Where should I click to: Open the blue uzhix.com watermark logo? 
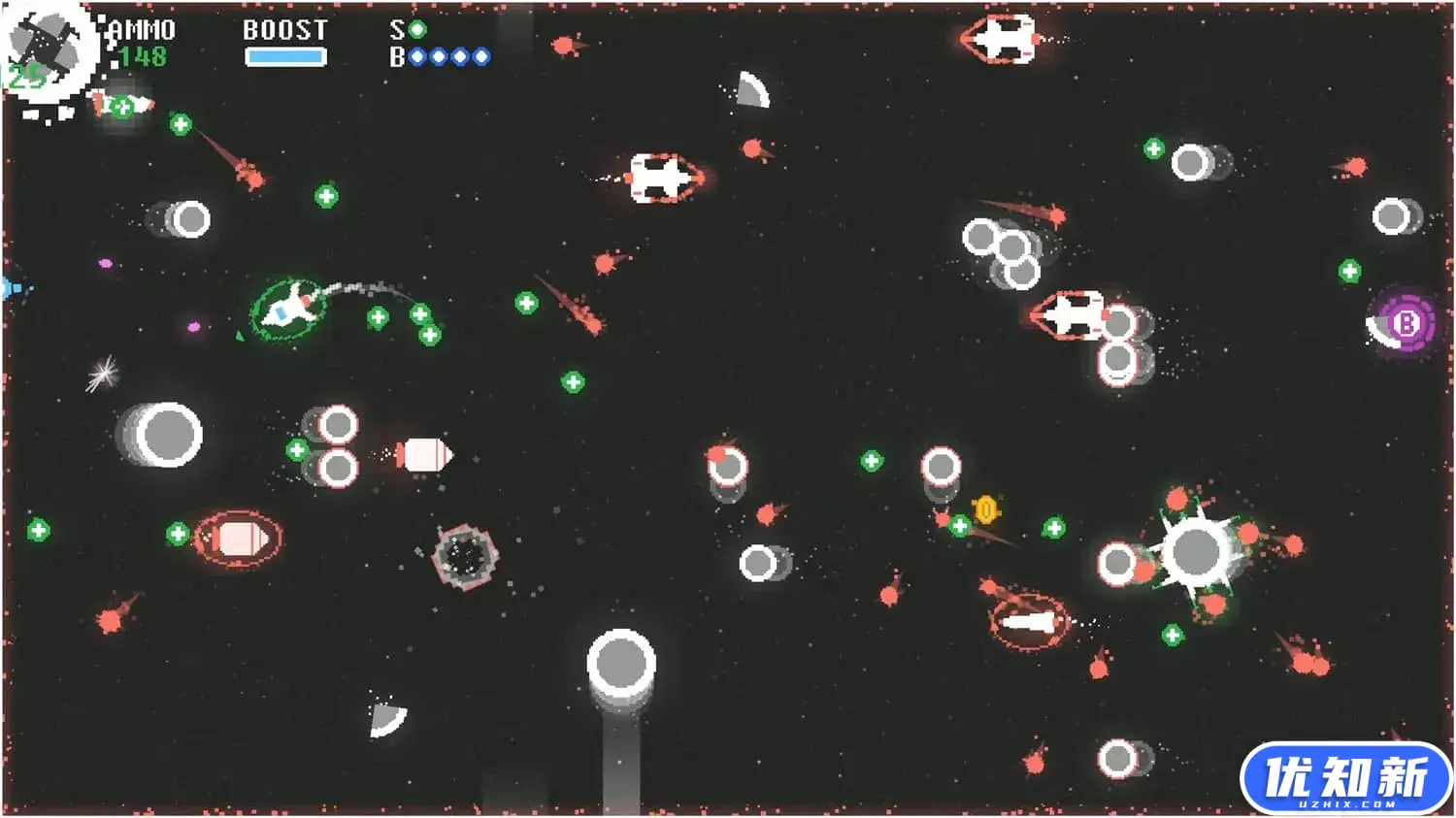coord(1345,777)
